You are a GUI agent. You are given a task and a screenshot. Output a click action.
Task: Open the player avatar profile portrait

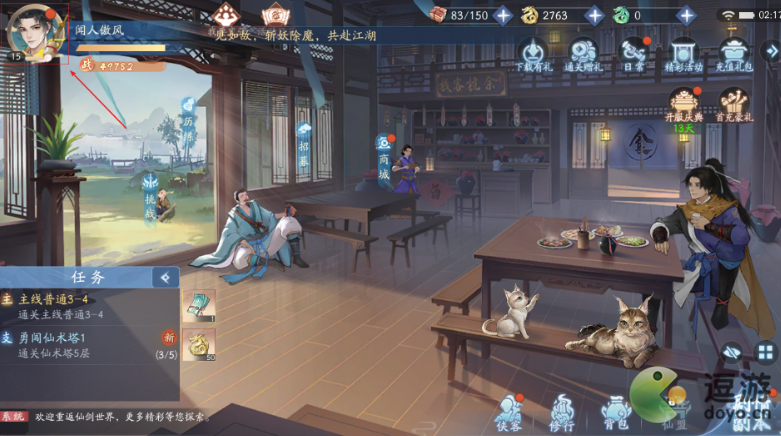34,34
